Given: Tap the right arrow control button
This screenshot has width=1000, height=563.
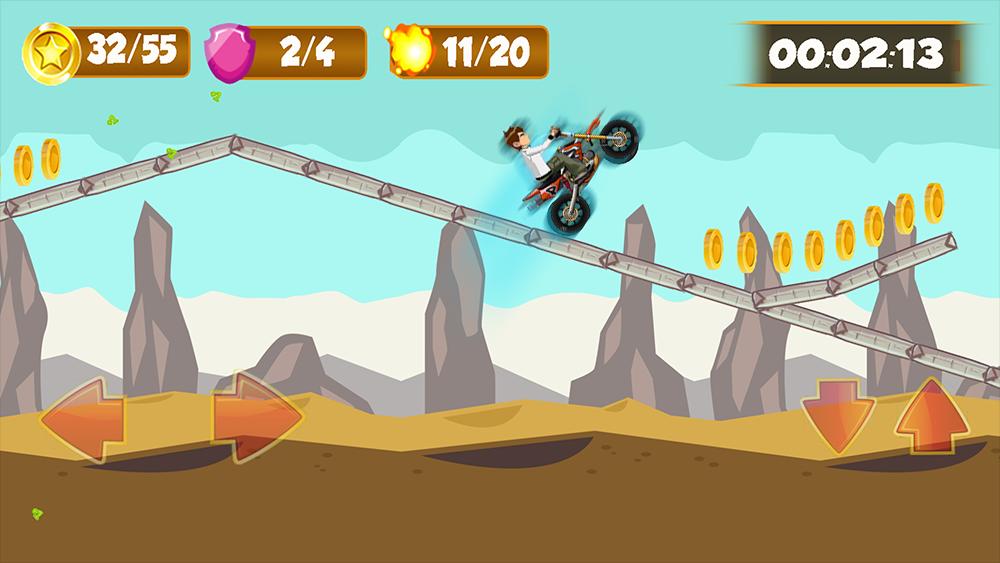Looking at the screenshot, I should click(x=257, y=415).
